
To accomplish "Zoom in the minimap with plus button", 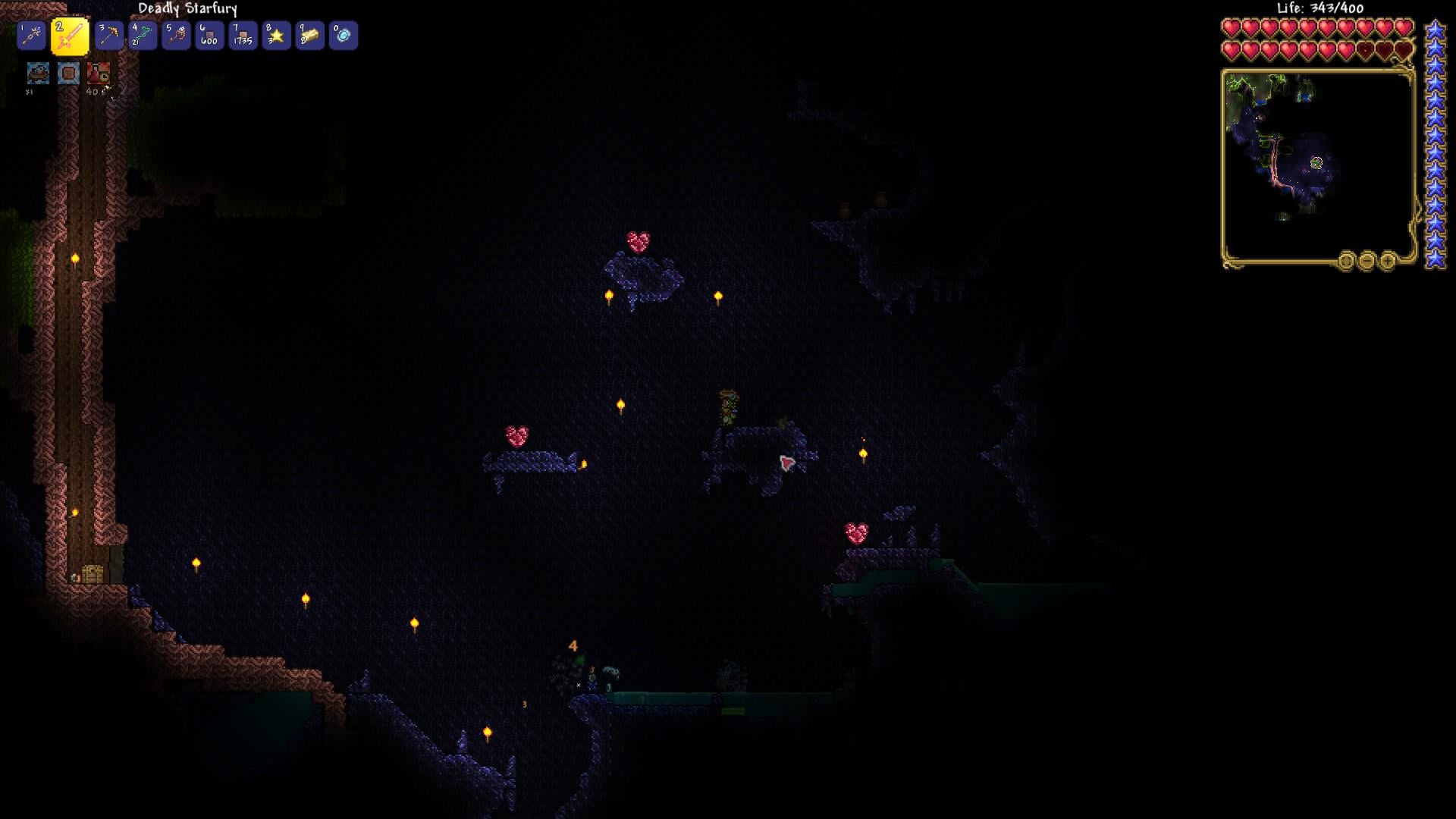I will tap(1387, 262).
